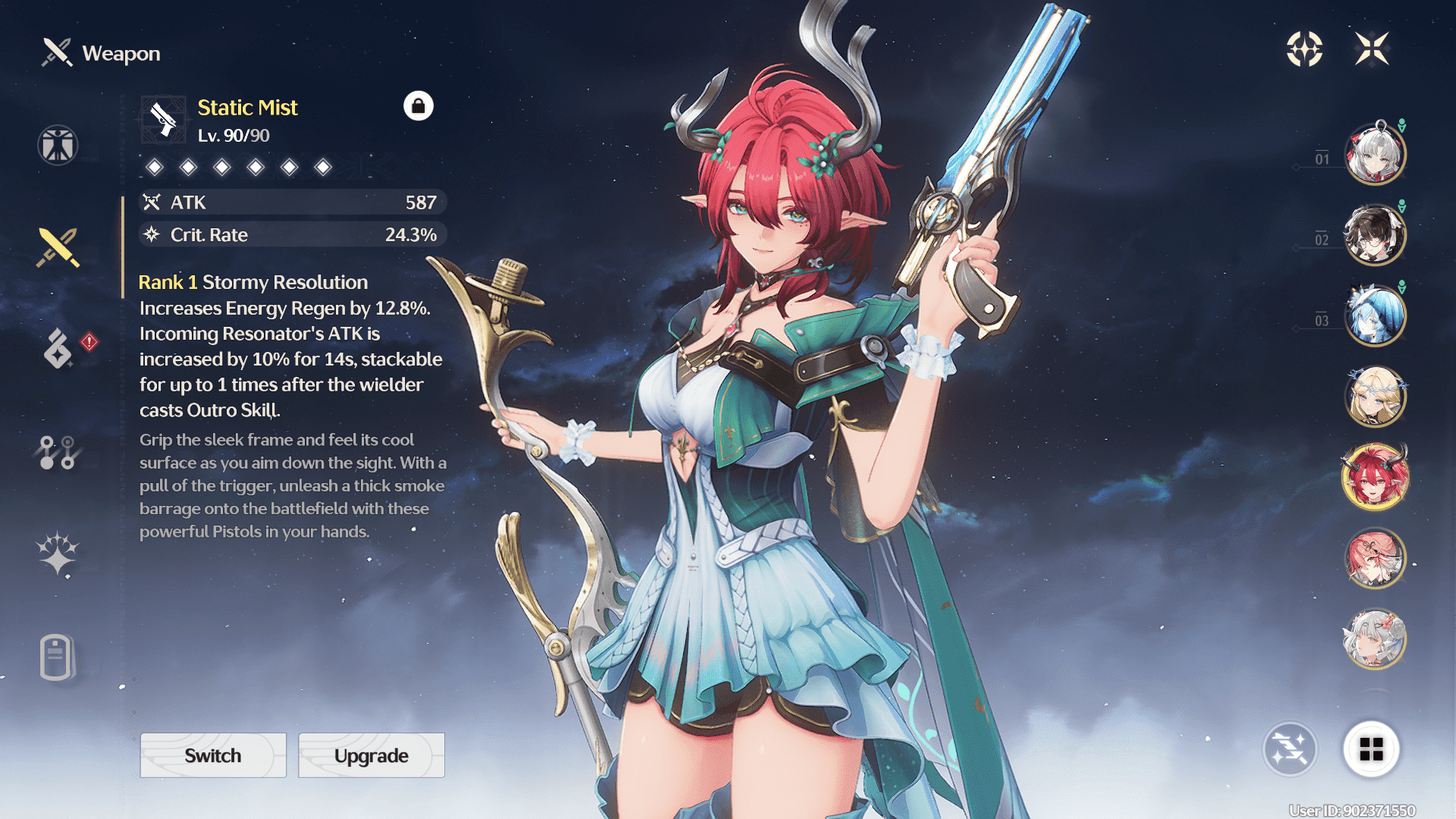Open the resonator overview tab
This screenshot has height=819, width=1456.
pyautogui.click(x=58, y=145)
